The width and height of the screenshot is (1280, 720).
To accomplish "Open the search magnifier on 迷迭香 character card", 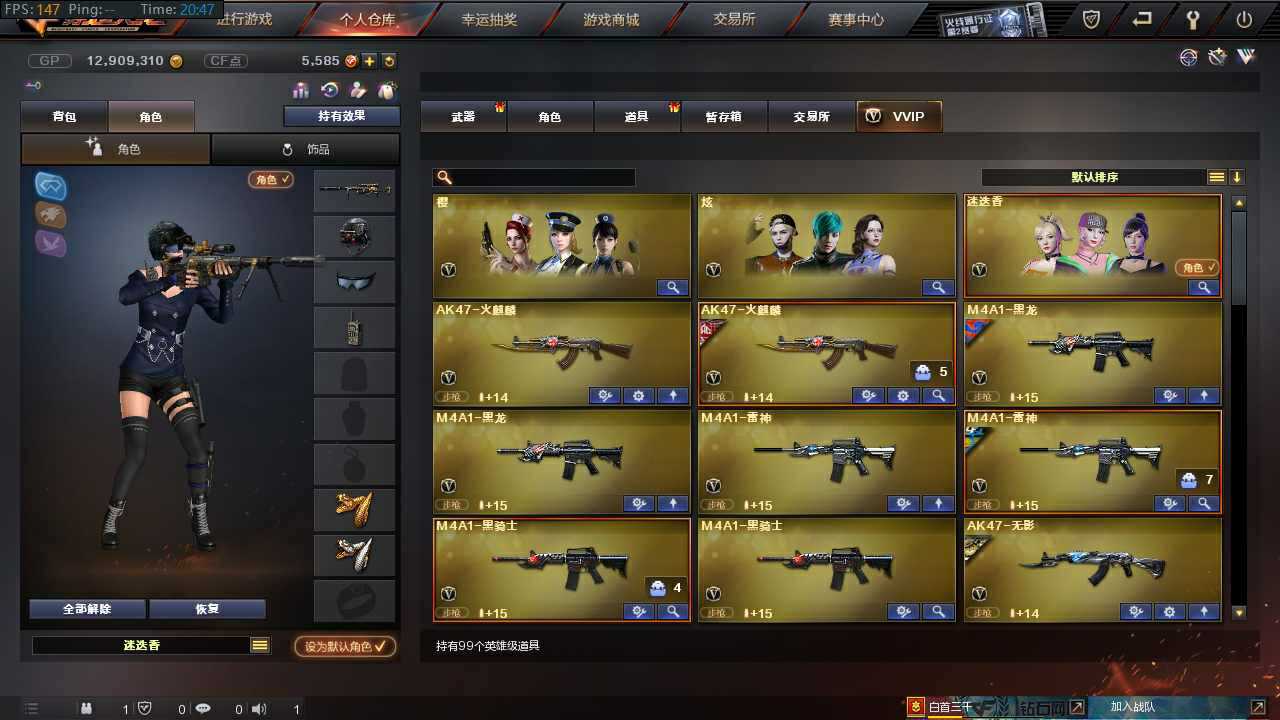I will pyautogui.click(x=1204, y=288).
